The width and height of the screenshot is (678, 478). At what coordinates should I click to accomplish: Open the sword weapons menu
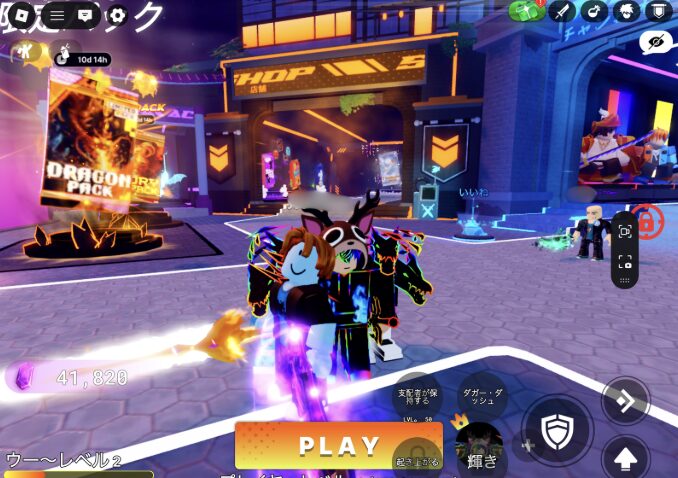click(561, 11)
